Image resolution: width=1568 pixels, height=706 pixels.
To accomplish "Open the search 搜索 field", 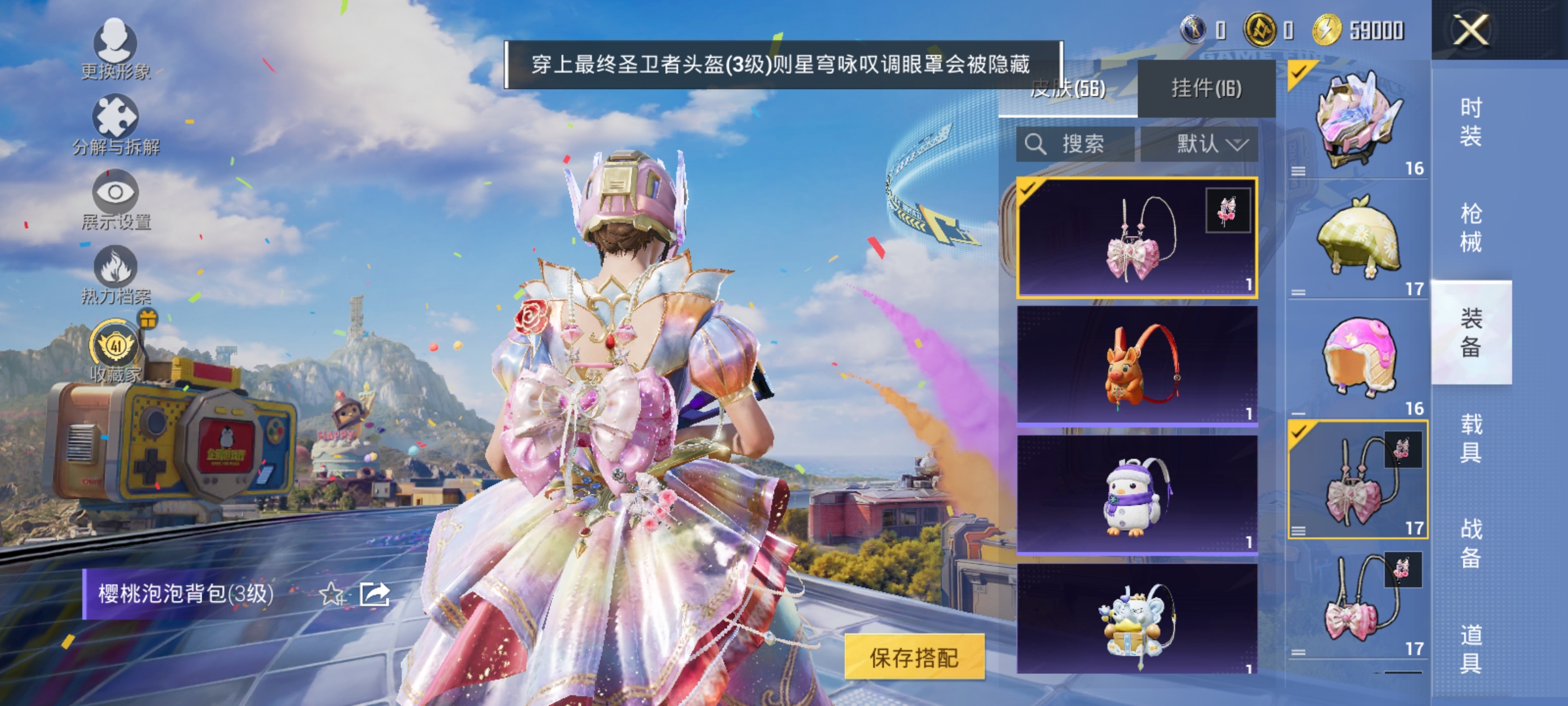I will coord(1075,145).
